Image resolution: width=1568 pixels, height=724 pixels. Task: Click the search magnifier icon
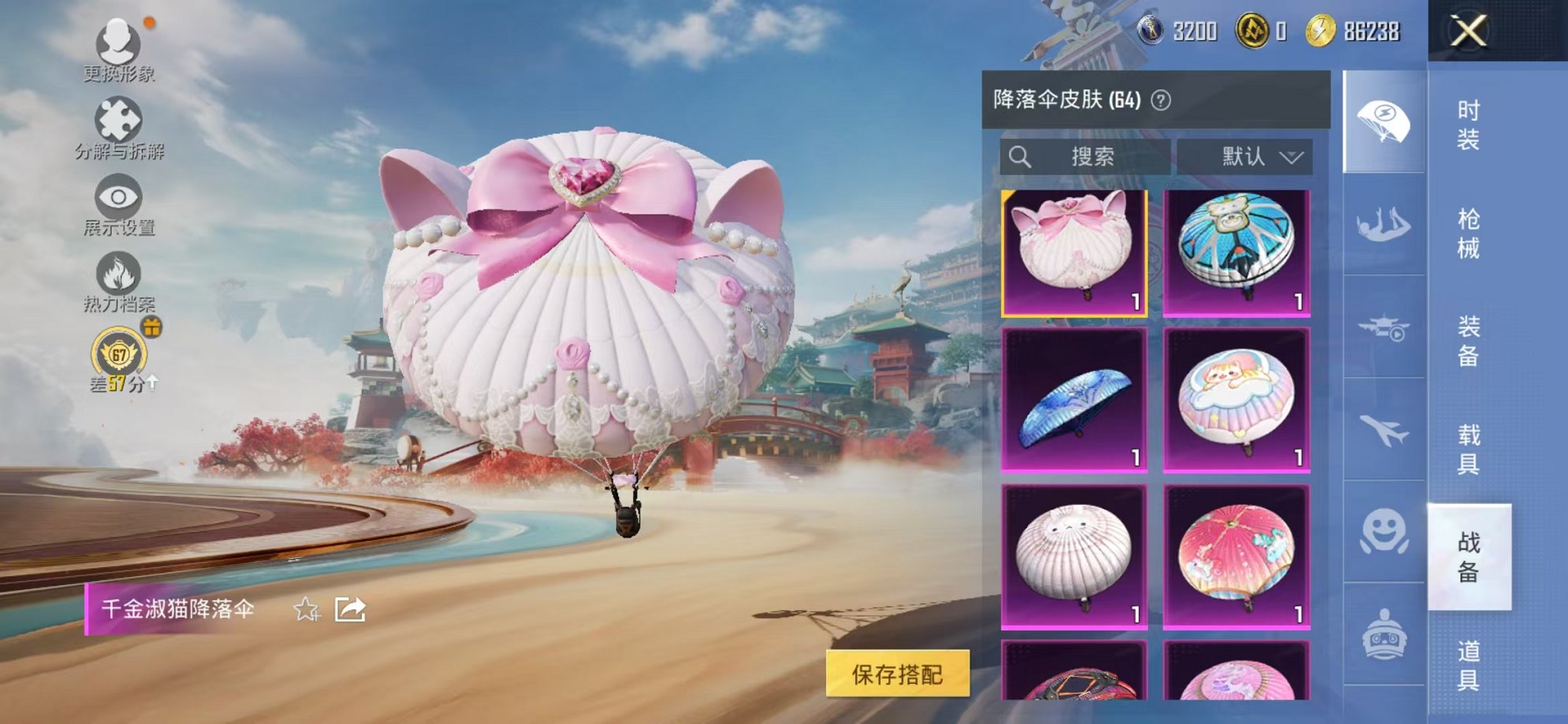point(1022,156)
